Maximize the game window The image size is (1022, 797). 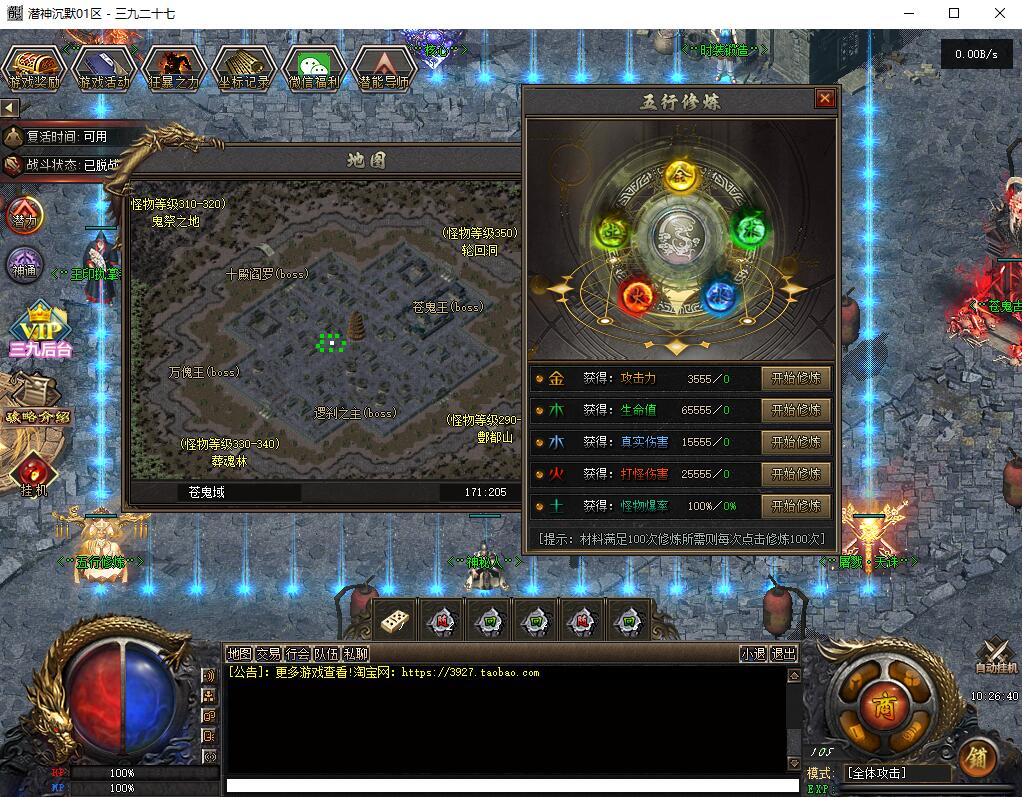954,14
